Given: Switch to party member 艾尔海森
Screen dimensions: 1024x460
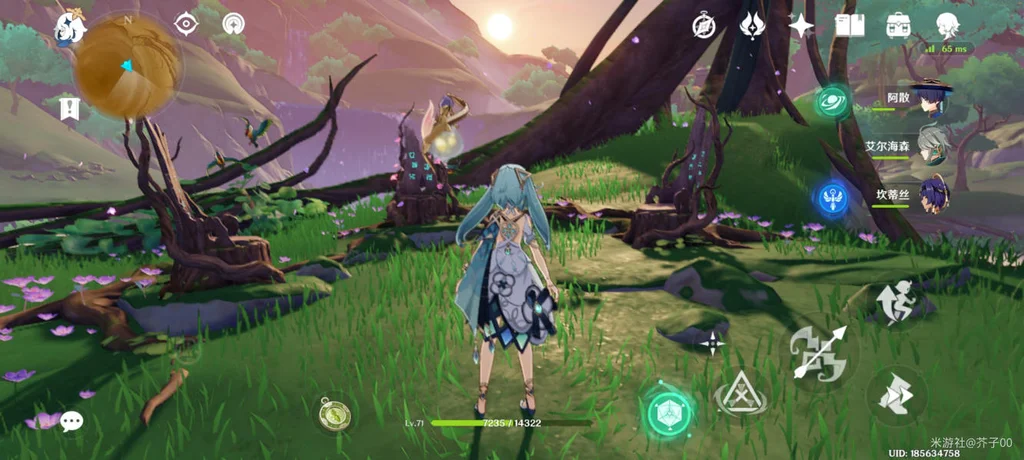Looking at the screenshot, I should [x=932, y=145].
